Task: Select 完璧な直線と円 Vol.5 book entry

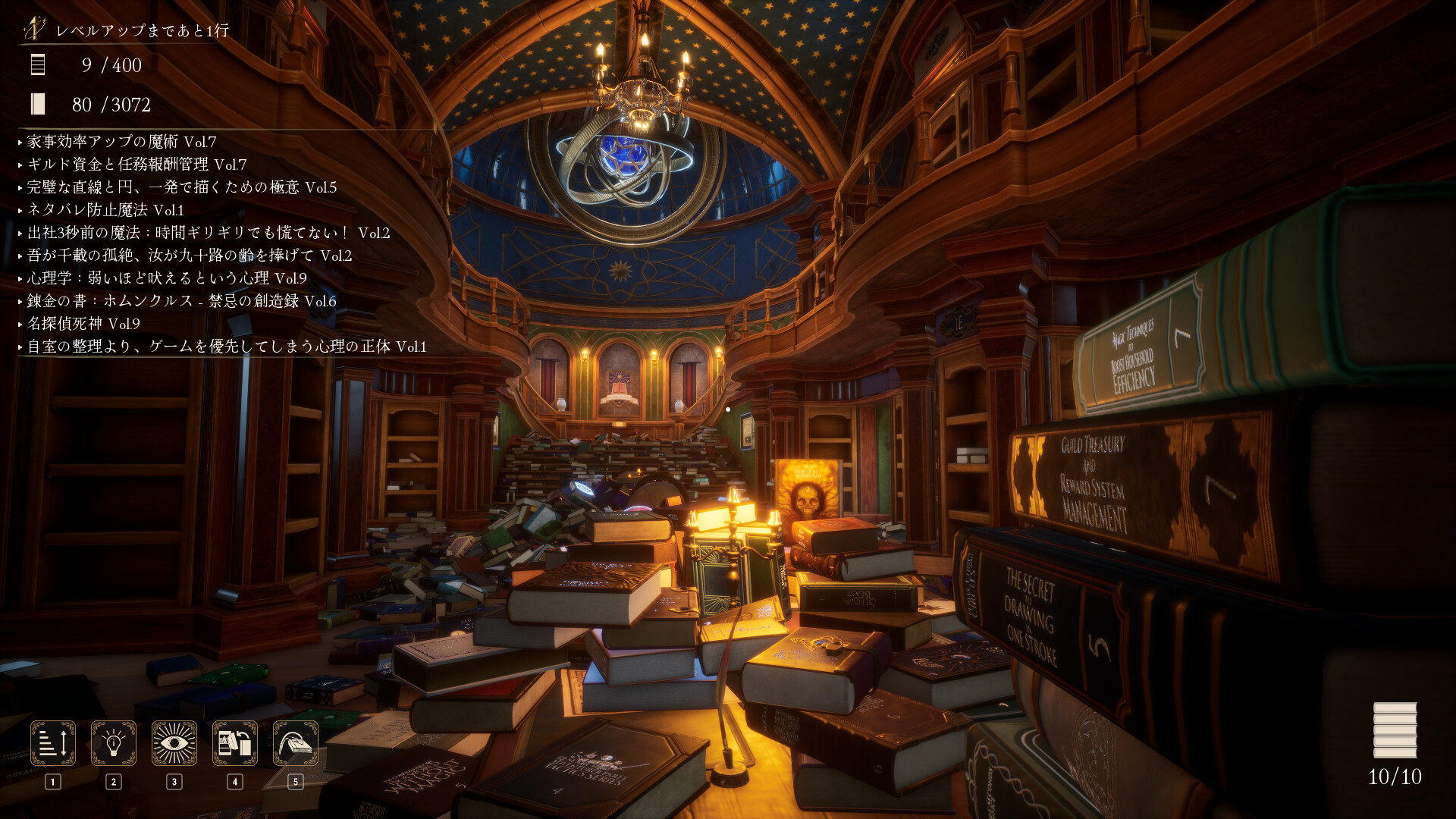Action: coord(182,187)
